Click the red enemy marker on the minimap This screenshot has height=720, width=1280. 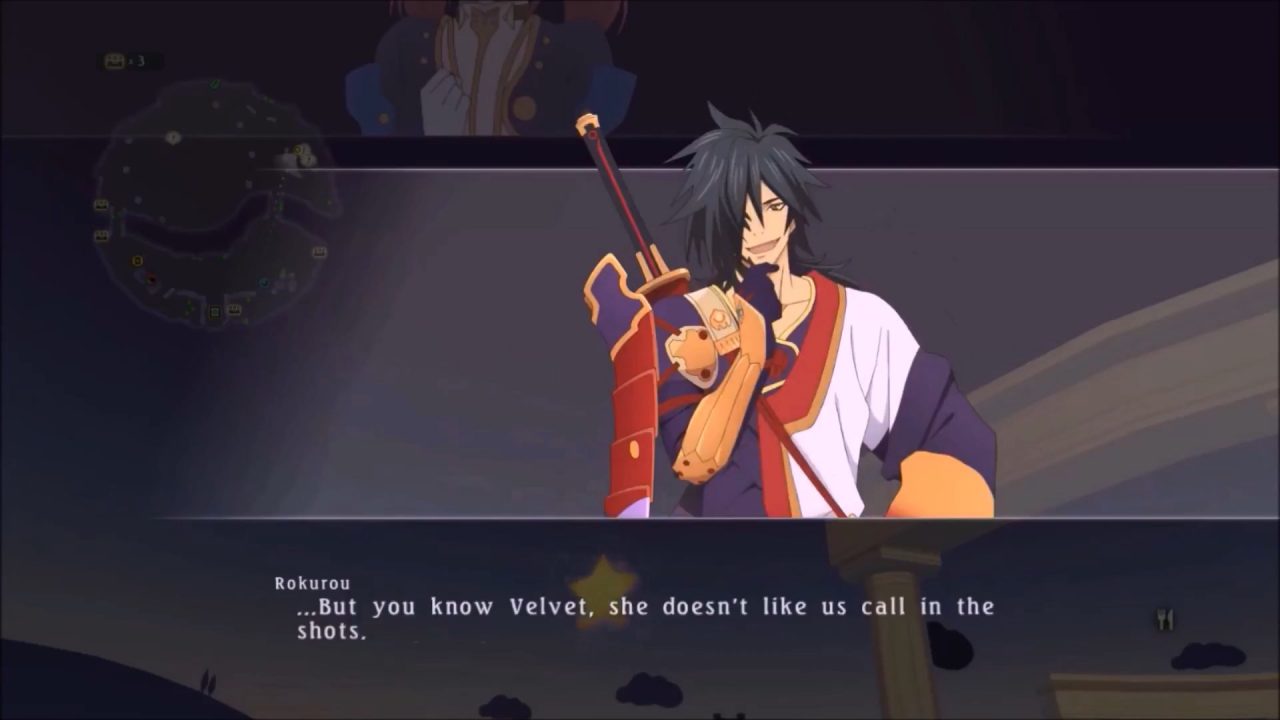(x=151, y=279)
